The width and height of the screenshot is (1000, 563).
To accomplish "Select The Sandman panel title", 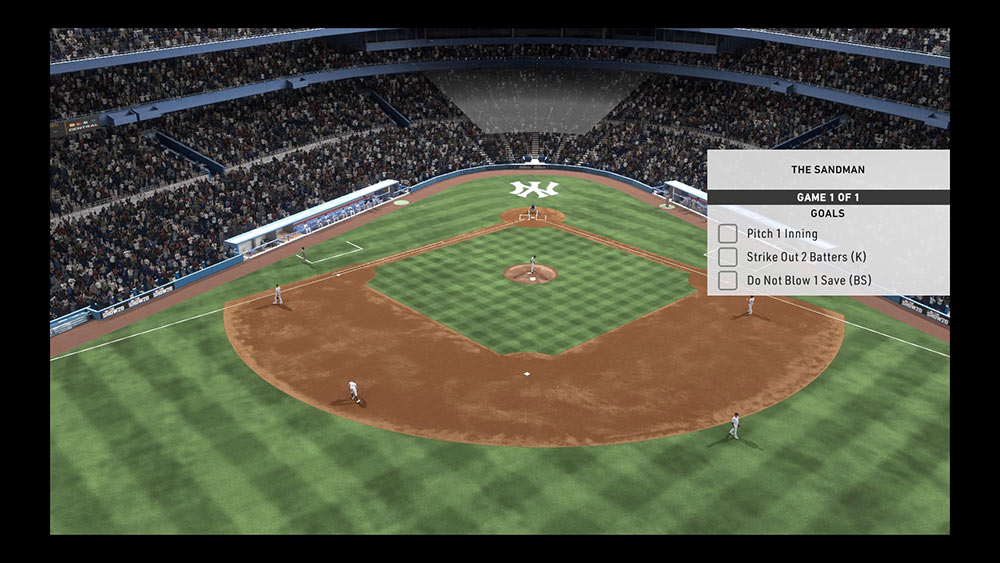I will click(x=827, y=170).
